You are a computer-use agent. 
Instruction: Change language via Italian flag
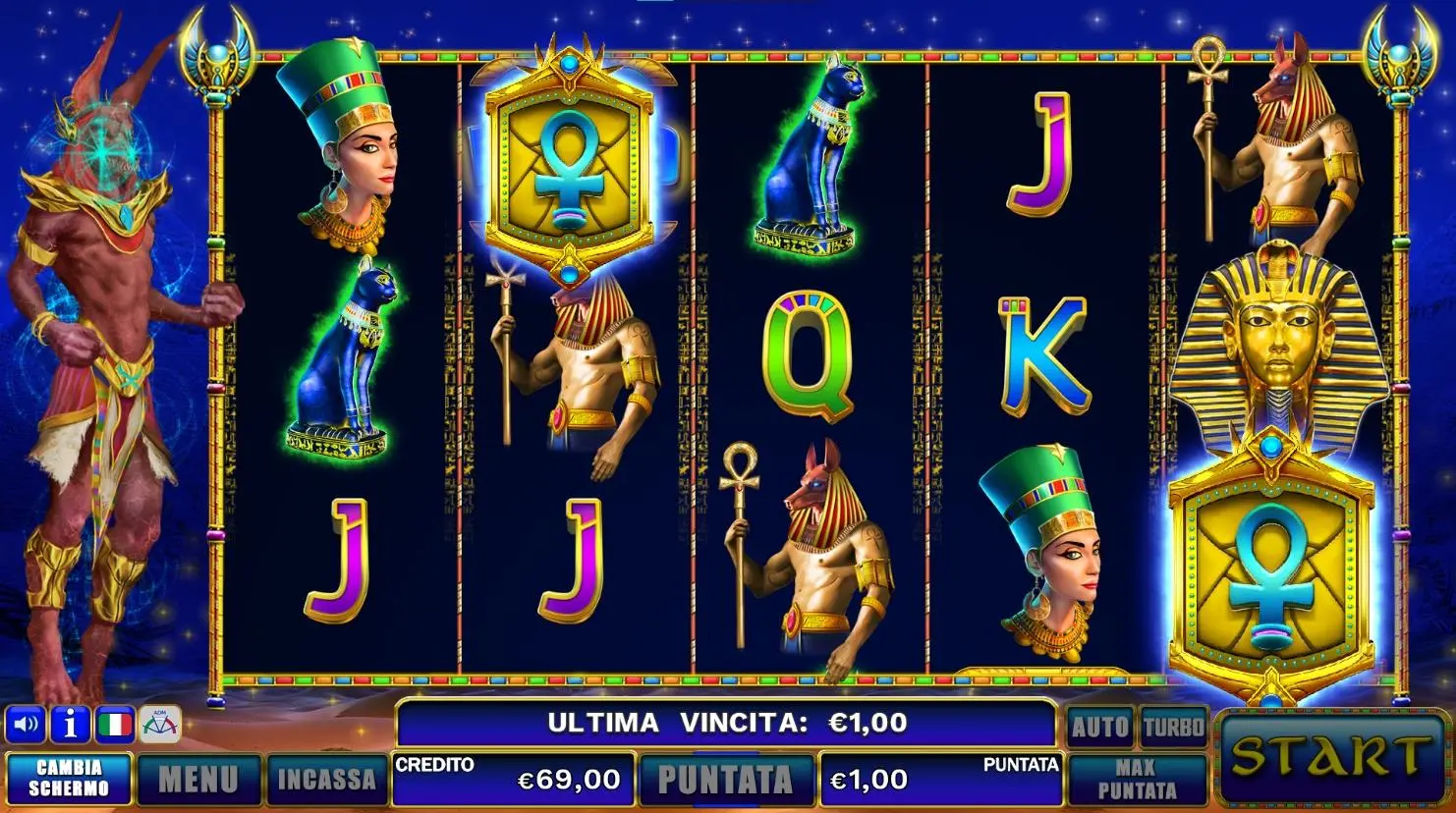tap(115, 726)
